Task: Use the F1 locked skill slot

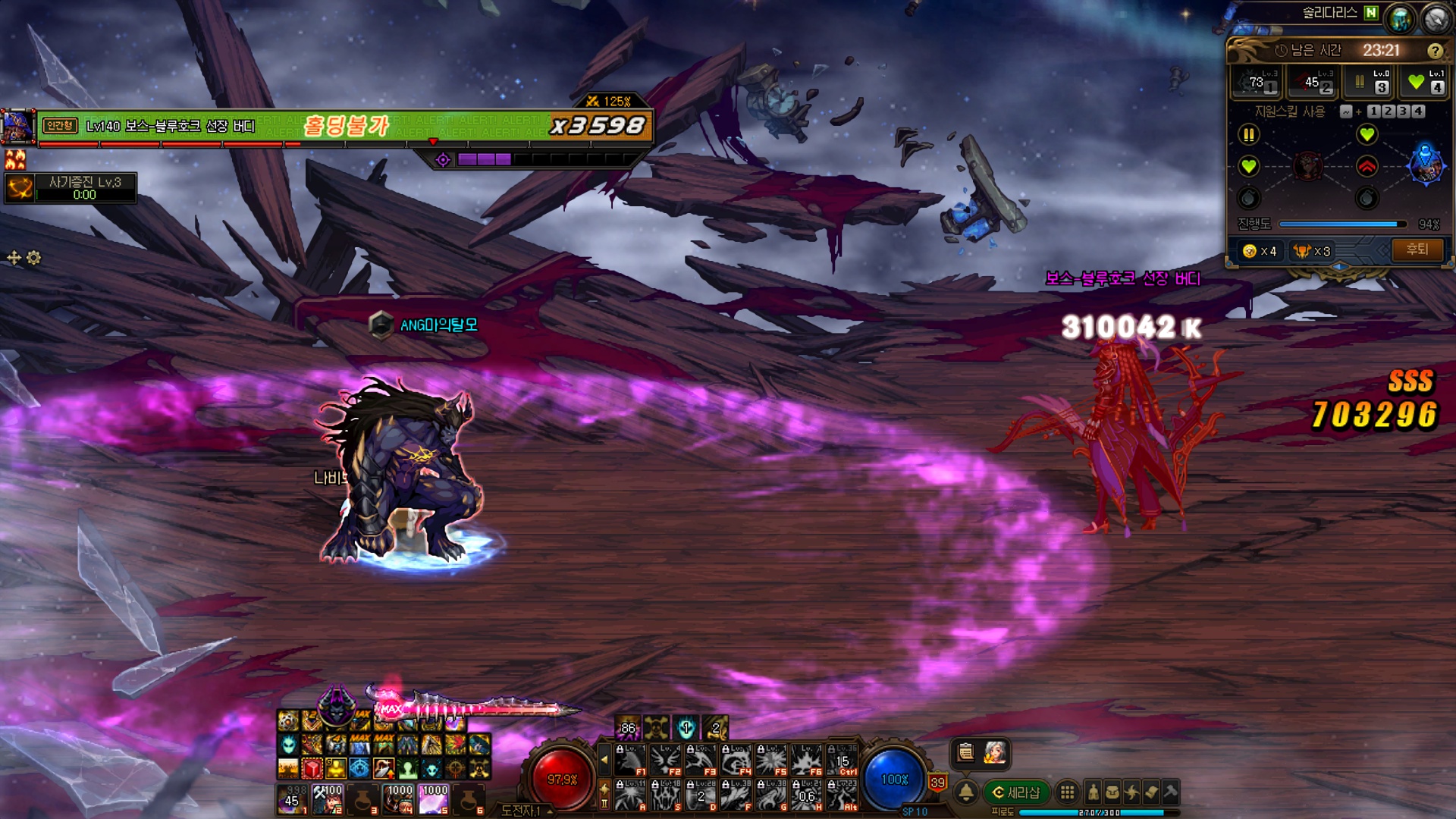Action: click(x=630, y=759)
